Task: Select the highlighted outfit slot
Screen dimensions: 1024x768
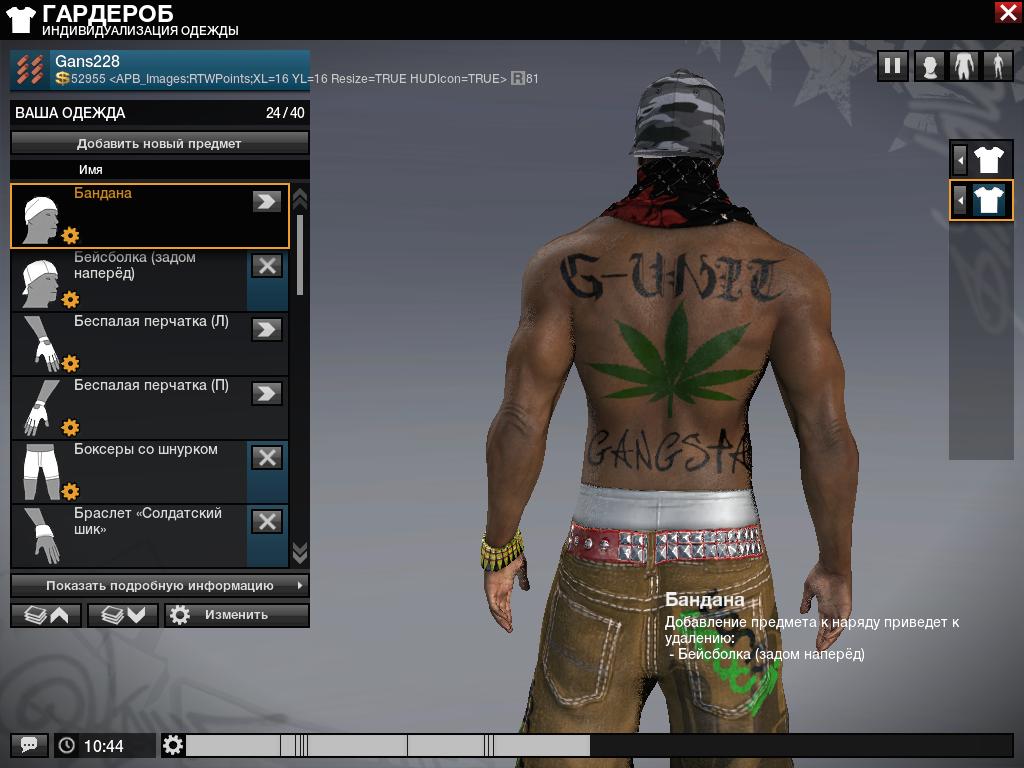Action: tap(987, 200)
